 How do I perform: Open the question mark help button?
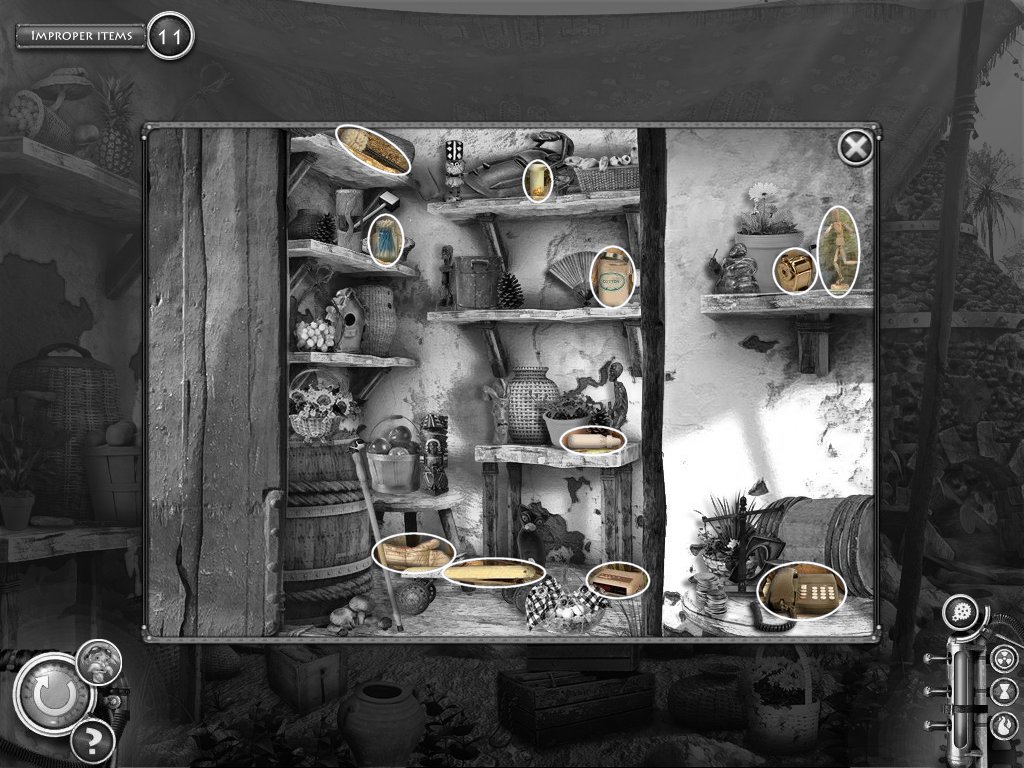coord(93,741)
